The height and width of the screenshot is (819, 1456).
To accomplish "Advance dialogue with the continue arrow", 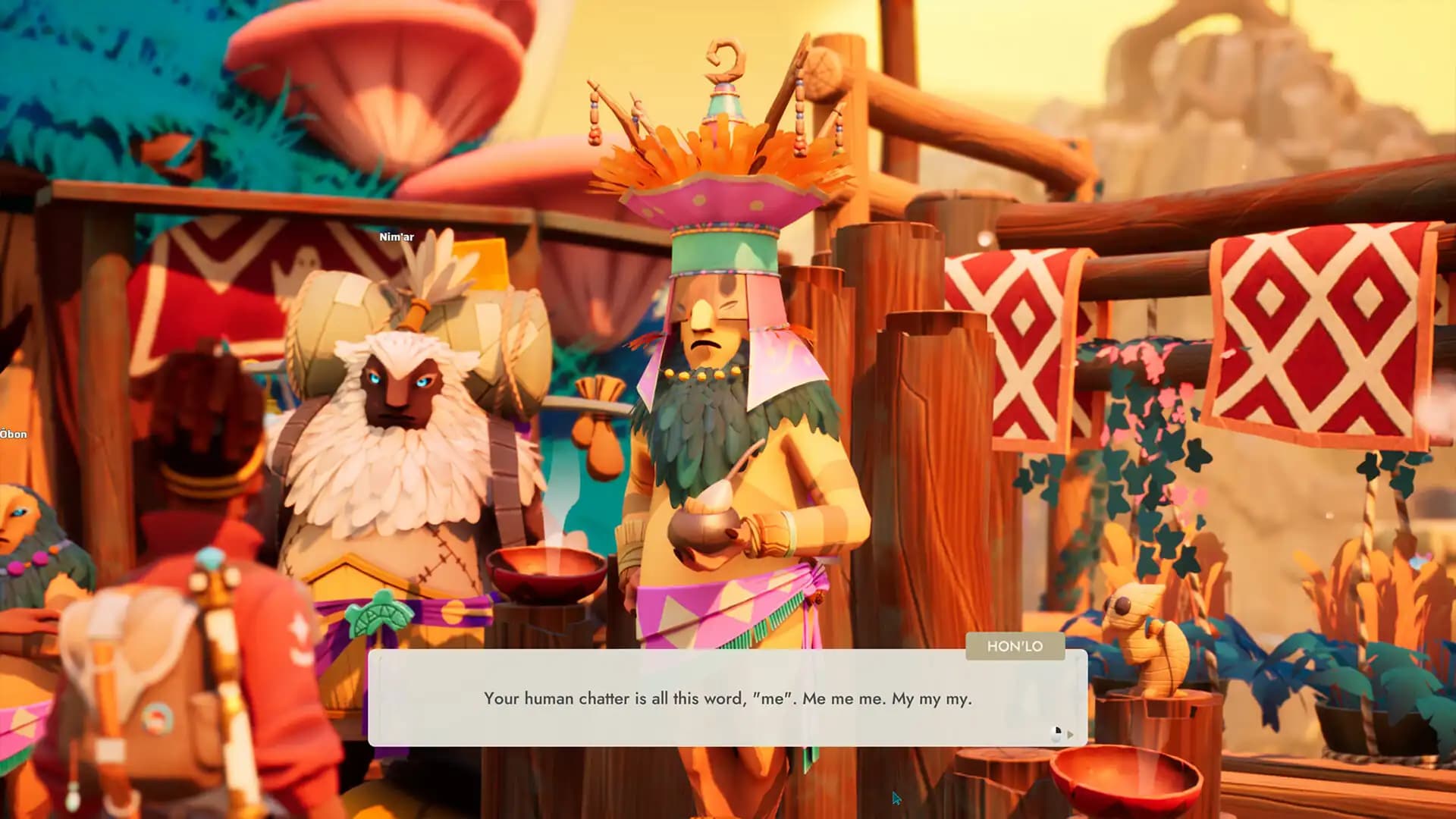I will click(x=1070, y=734).
